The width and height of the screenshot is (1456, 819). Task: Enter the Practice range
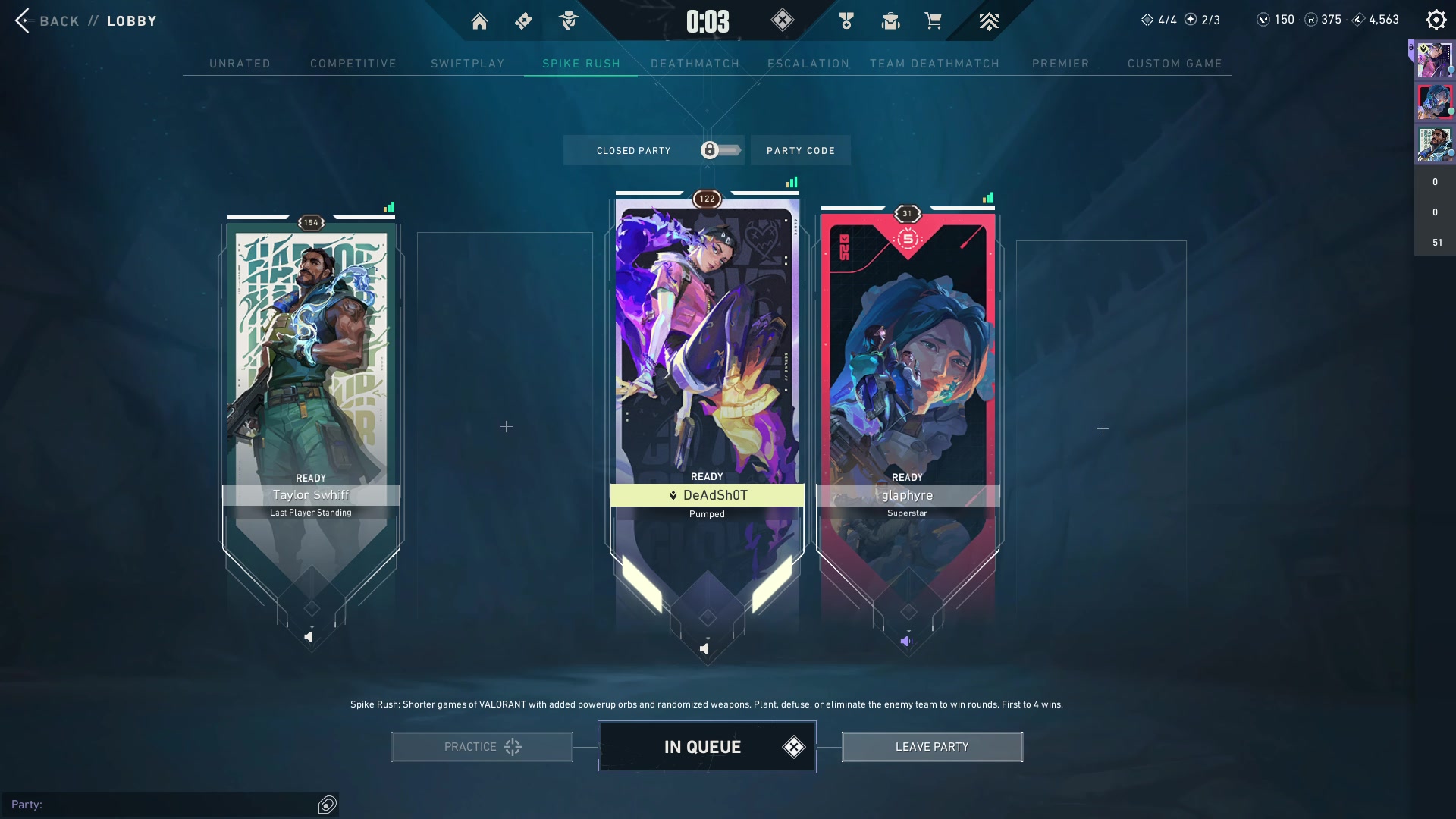(482, 747)
